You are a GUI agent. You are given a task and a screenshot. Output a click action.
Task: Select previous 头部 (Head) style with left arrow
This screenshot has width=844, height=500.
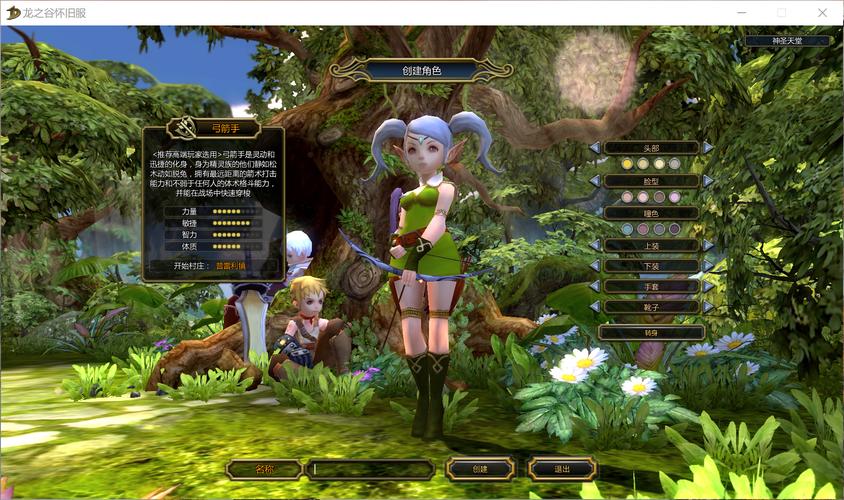[x=595, y=147]
